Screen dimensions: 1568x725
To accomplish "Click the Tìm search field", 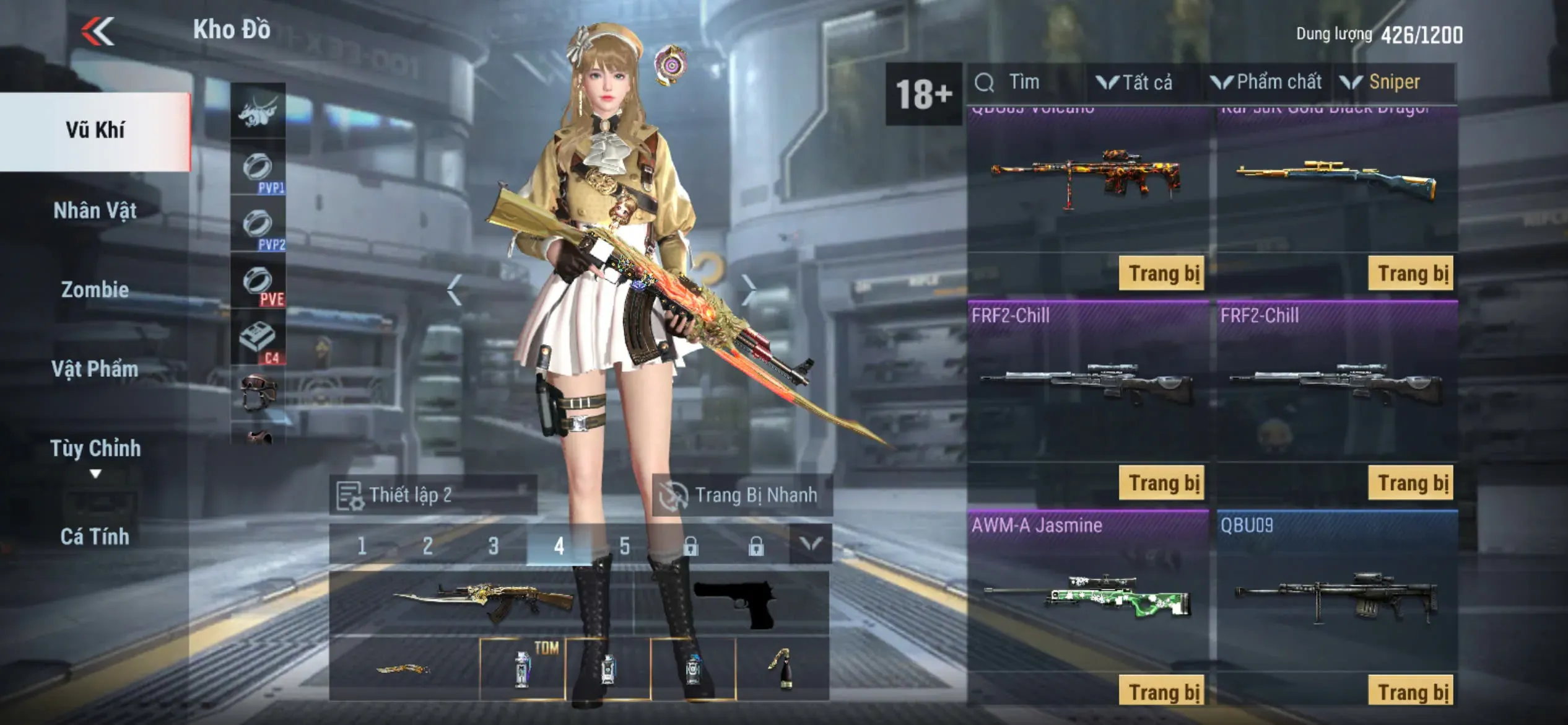I will click(1025, 82).
